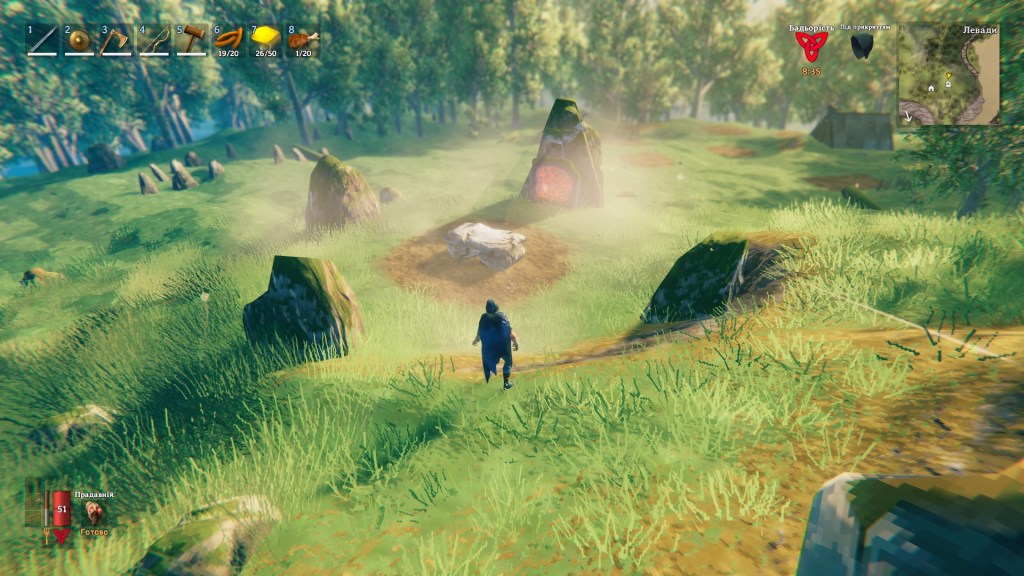Image resolution: width=1024 pixels, height=576 pixels.
Task: Click the dark hood shelter status icon
Action: tap(863, 46)
